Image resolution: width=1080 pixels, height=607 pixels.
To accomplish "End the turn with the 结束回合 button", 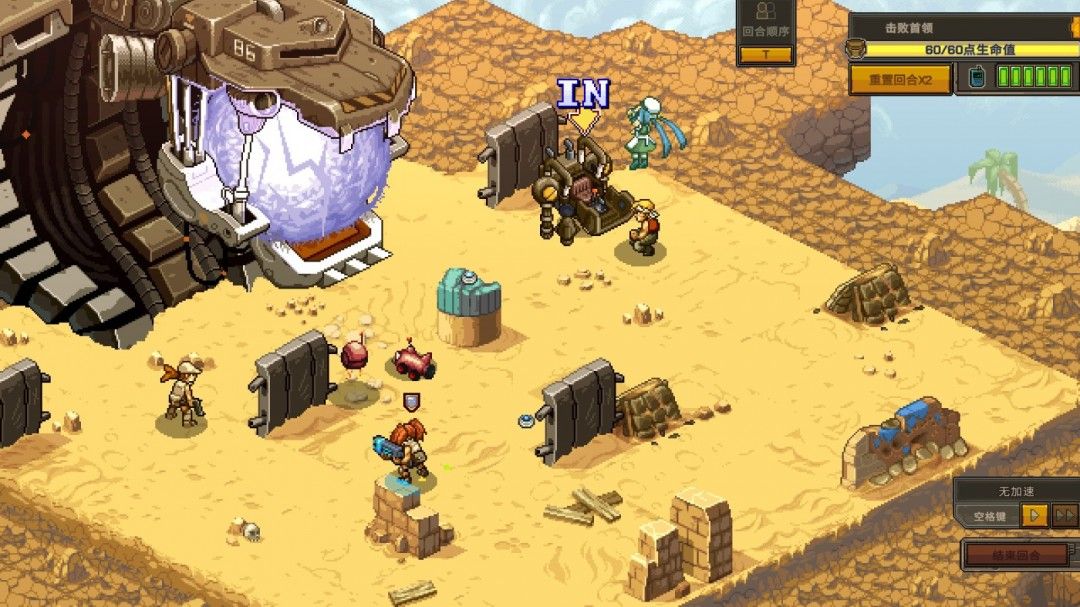I will pos(1016,555).
